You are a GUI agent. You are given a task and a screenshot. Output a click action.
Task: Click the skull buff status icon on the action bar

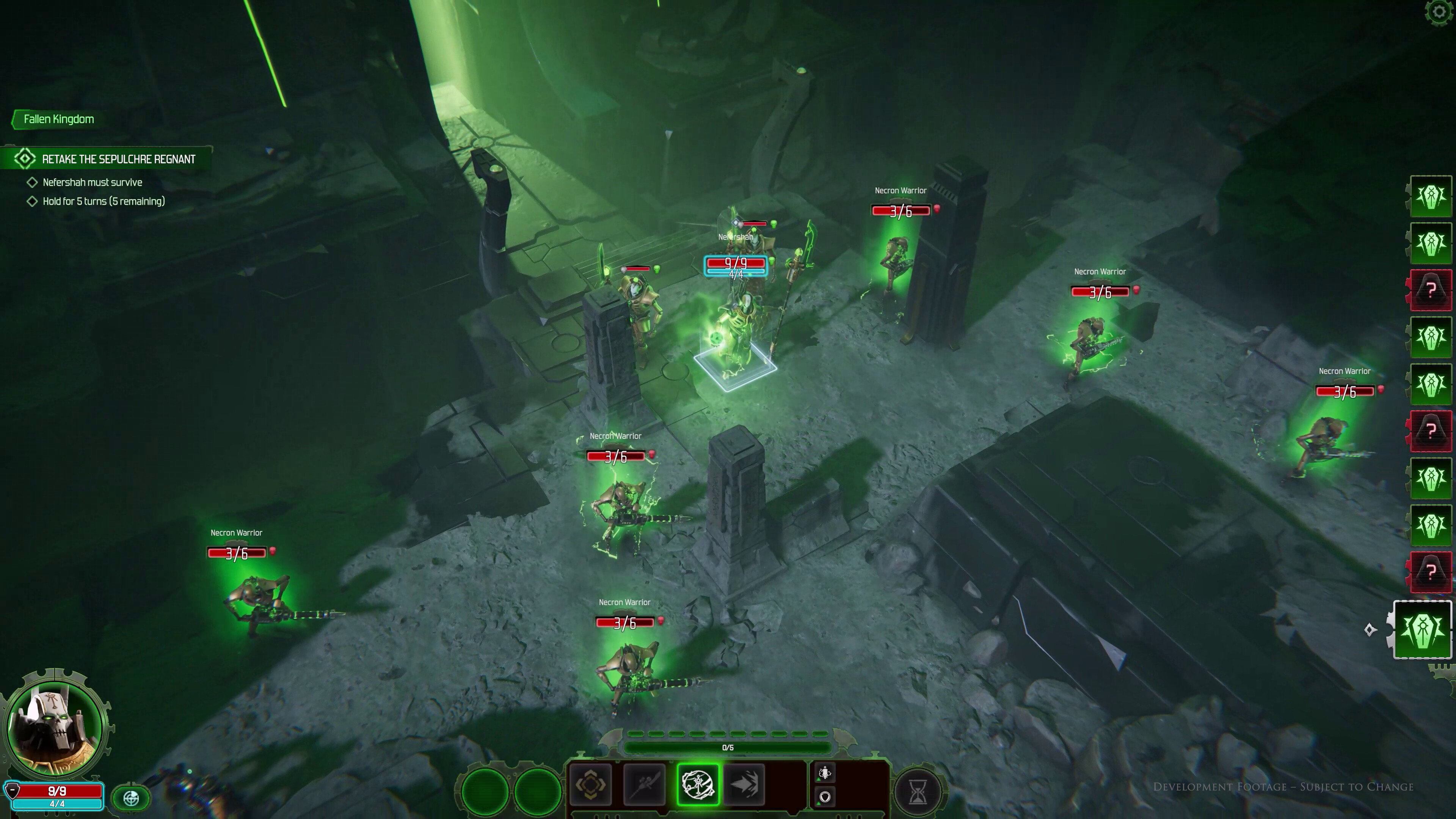(825, 773)
